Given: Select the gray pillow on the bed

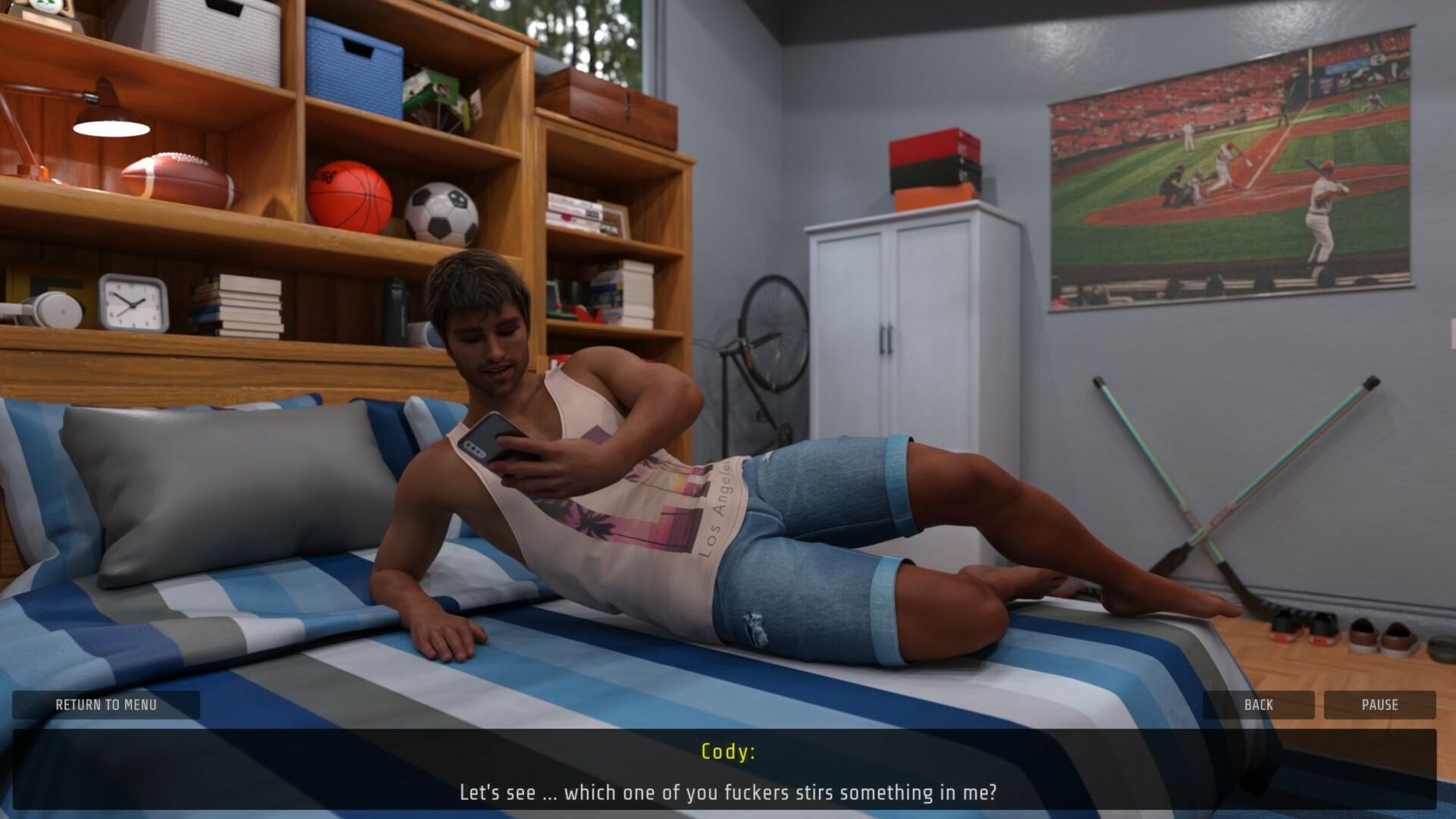Looking at the screenshot, I should [205, 485].
